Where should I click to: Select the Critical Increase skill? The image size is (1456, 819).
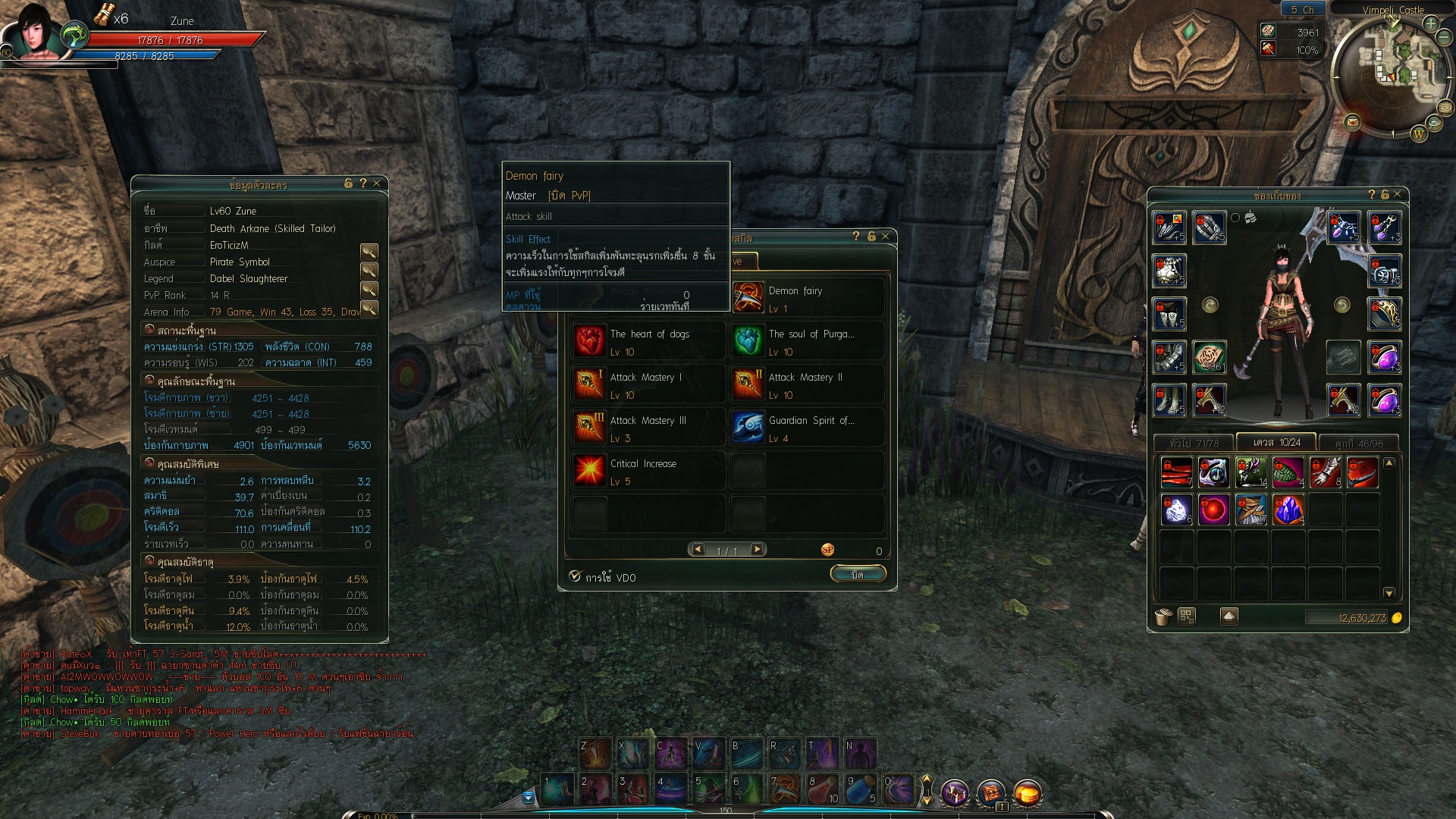[x=590, y=471]
